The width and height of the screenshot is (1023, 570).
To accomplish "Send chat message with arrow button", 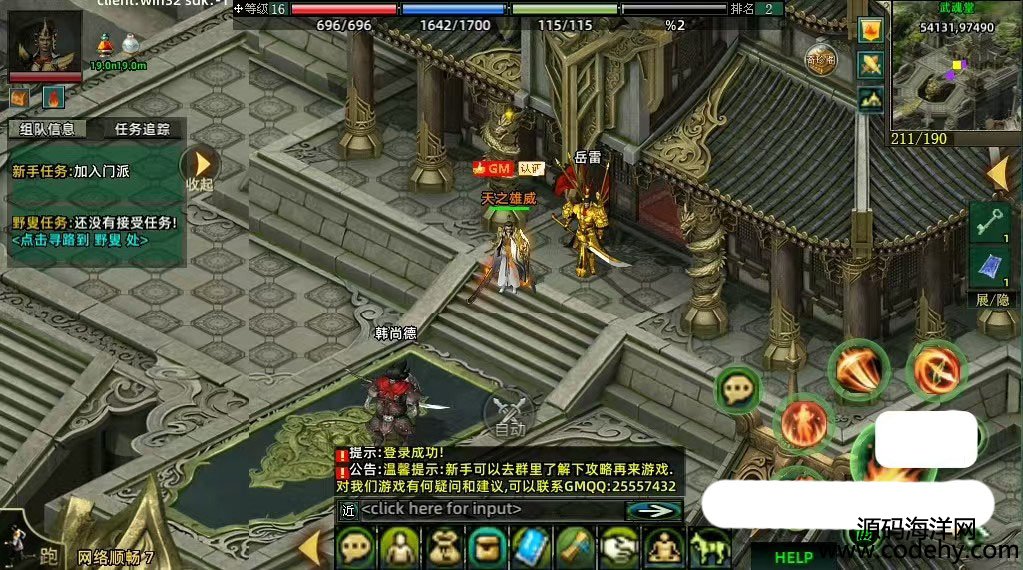I will (654, 509).
